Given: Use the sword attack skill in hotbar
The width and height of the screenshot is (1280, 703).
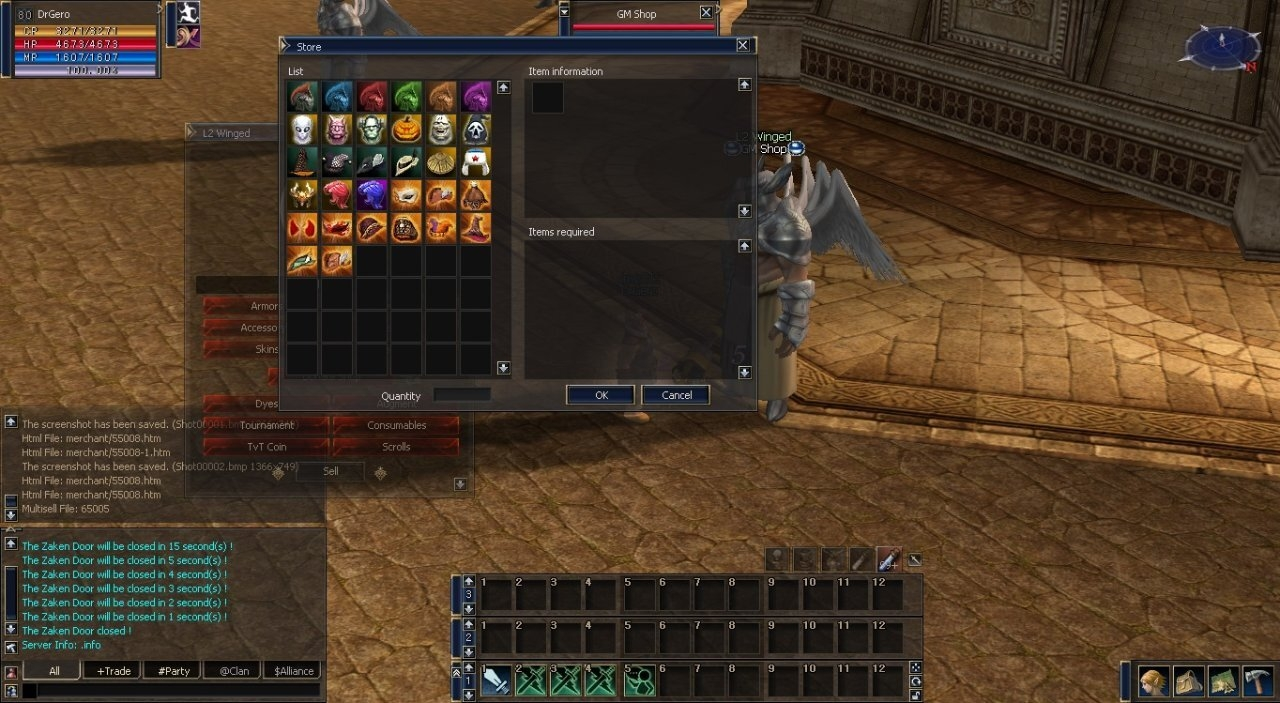Looking at the screenshot, I should (497, 681).
